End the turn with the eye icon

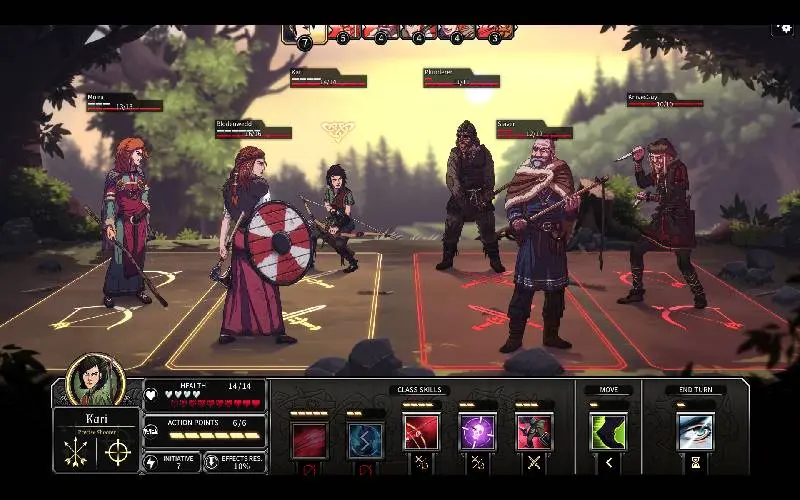coord(695,432)
